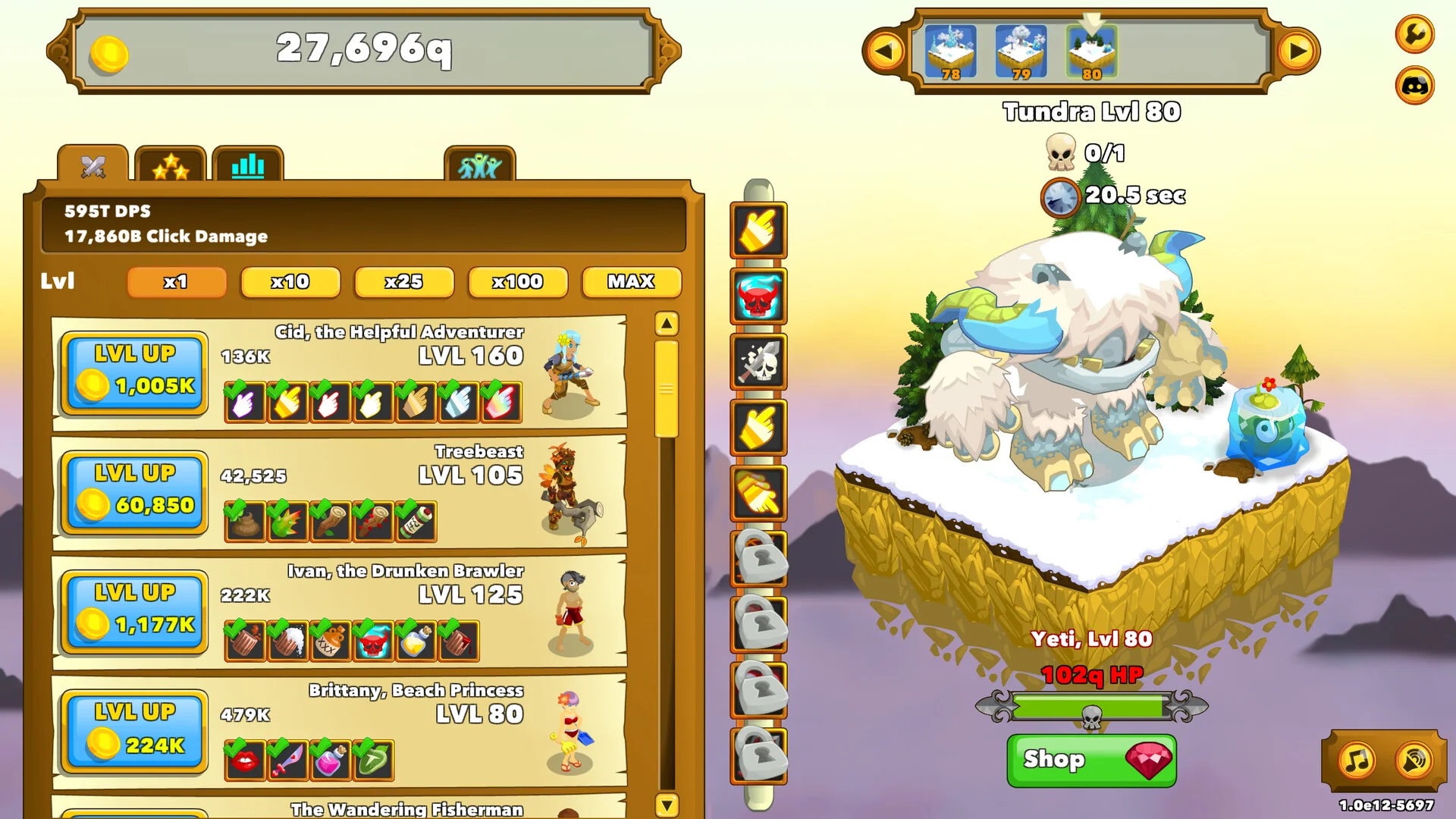This screenshot has height=819, width=1456.
Task: Open the wrench settings menu
Action: pyautogui.click(x=1414, y=34)
